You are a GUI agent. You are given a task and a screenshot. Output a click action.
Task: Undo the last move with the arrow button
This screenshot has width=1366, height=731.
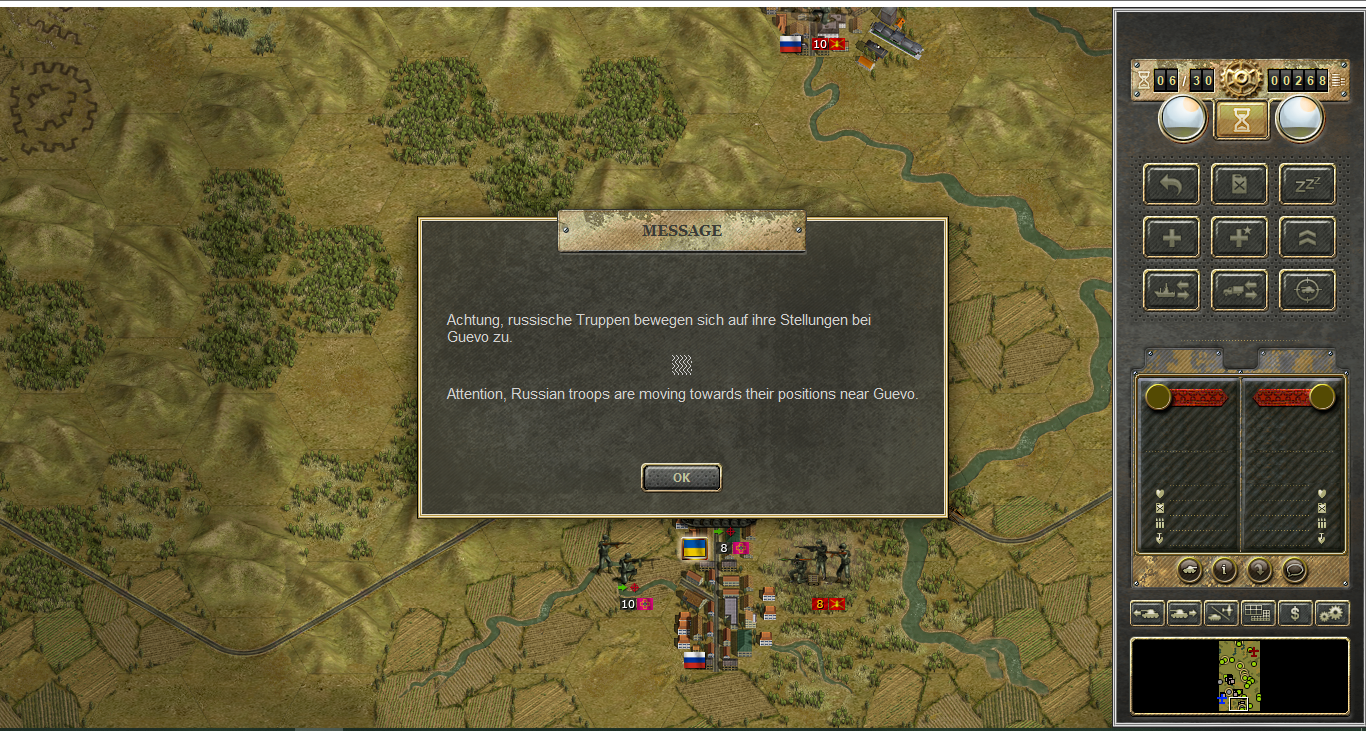point(1171,184)
